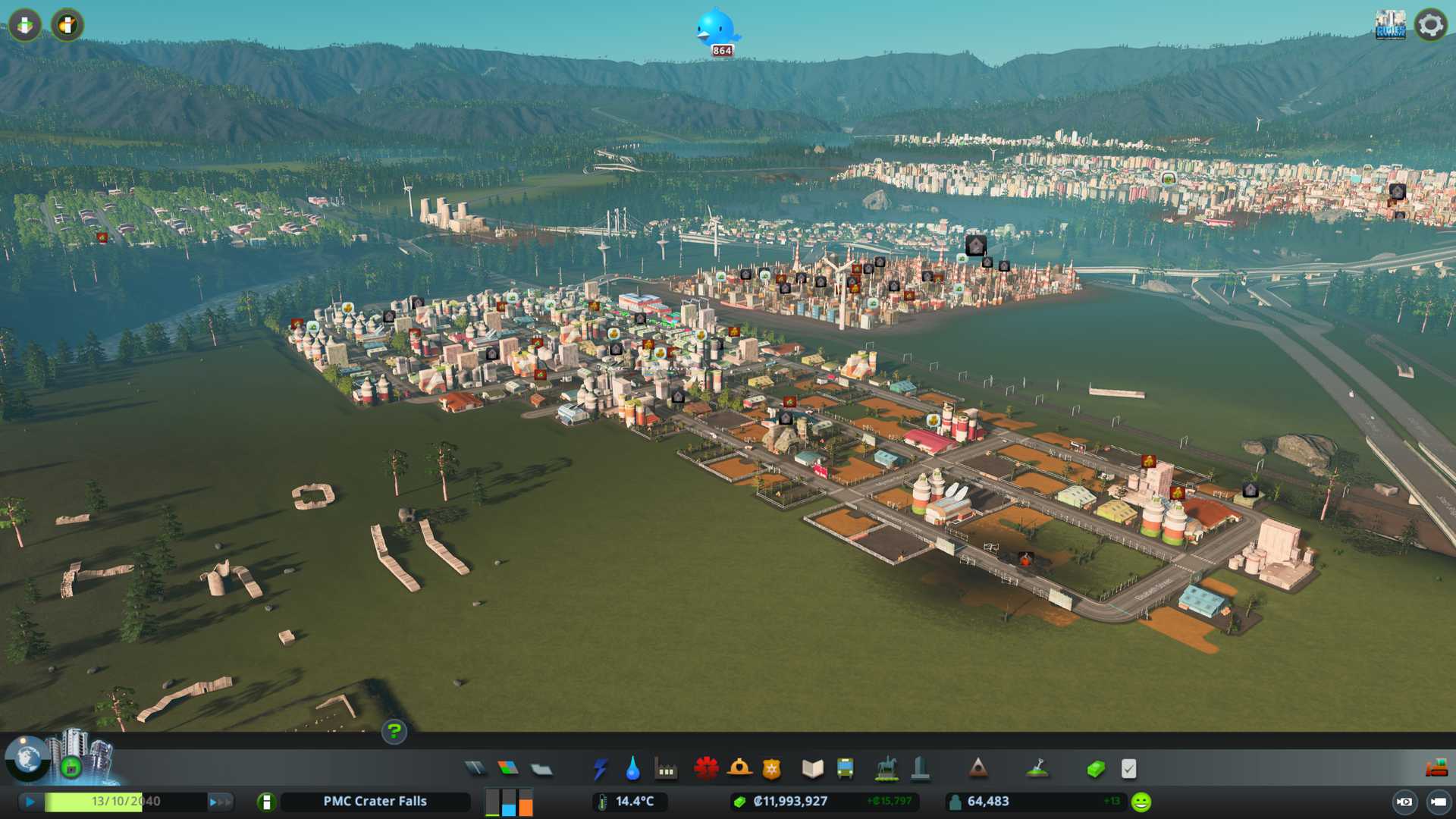
Task: Open the gear options menu
Action: click(1431, 25)
